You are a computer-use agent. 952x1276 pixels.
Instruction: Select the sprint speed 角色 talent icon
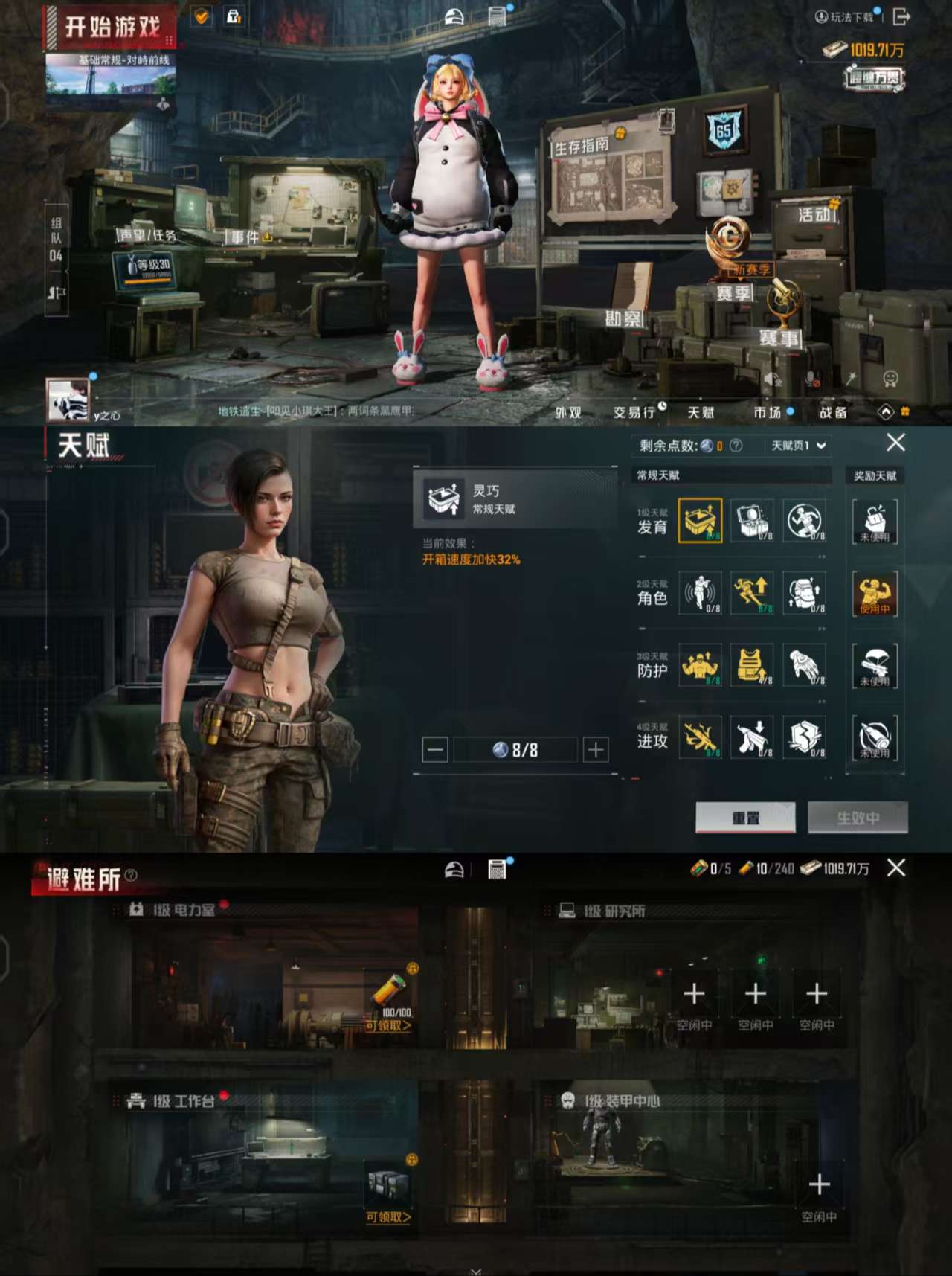click(753, 594)
